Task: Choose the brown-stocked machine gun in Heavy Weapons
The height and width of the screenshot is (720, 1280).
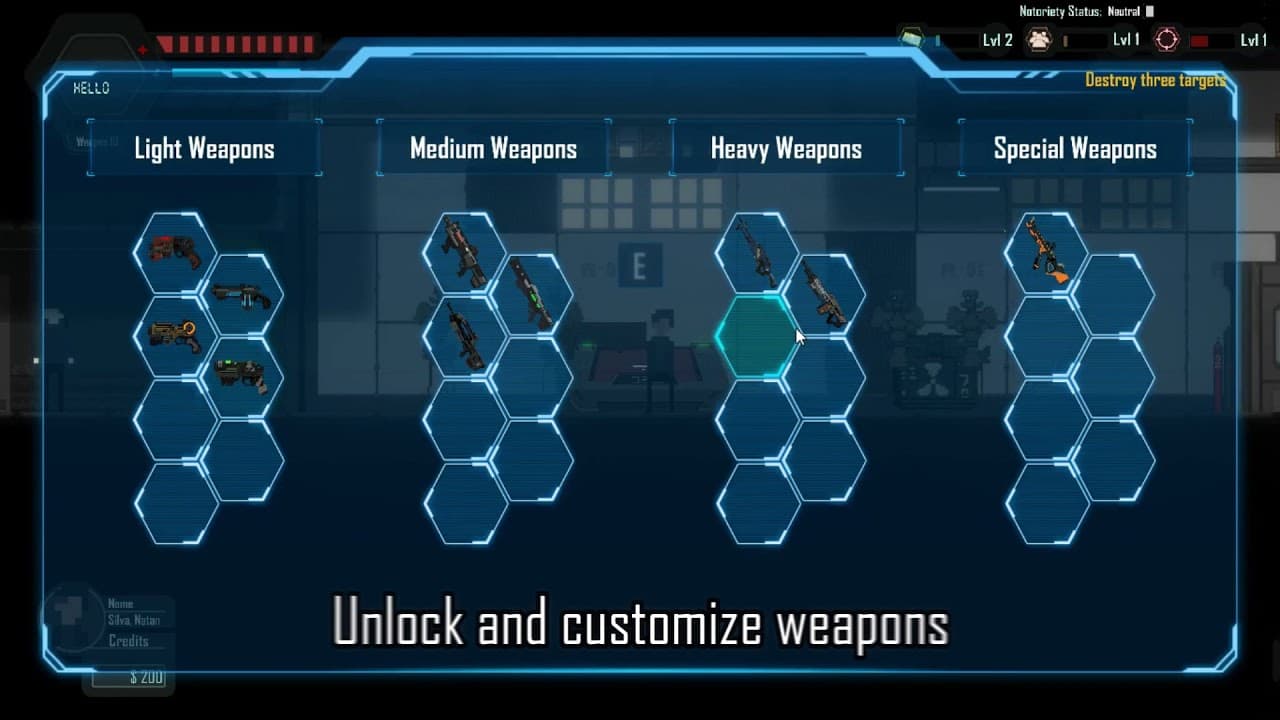Action: pos(824,294)
